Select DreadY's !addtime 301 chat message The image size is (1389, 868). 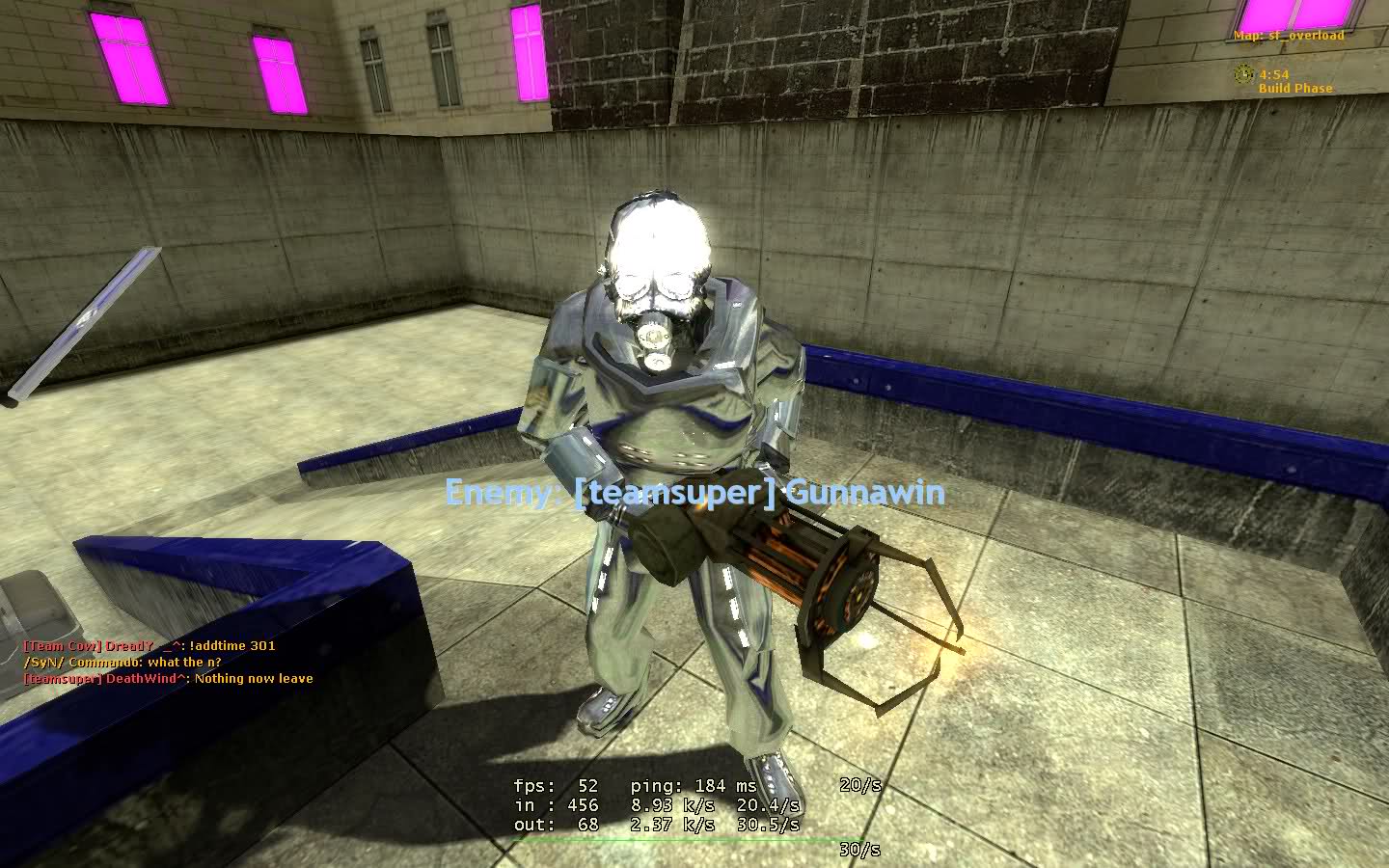point(150,645)
